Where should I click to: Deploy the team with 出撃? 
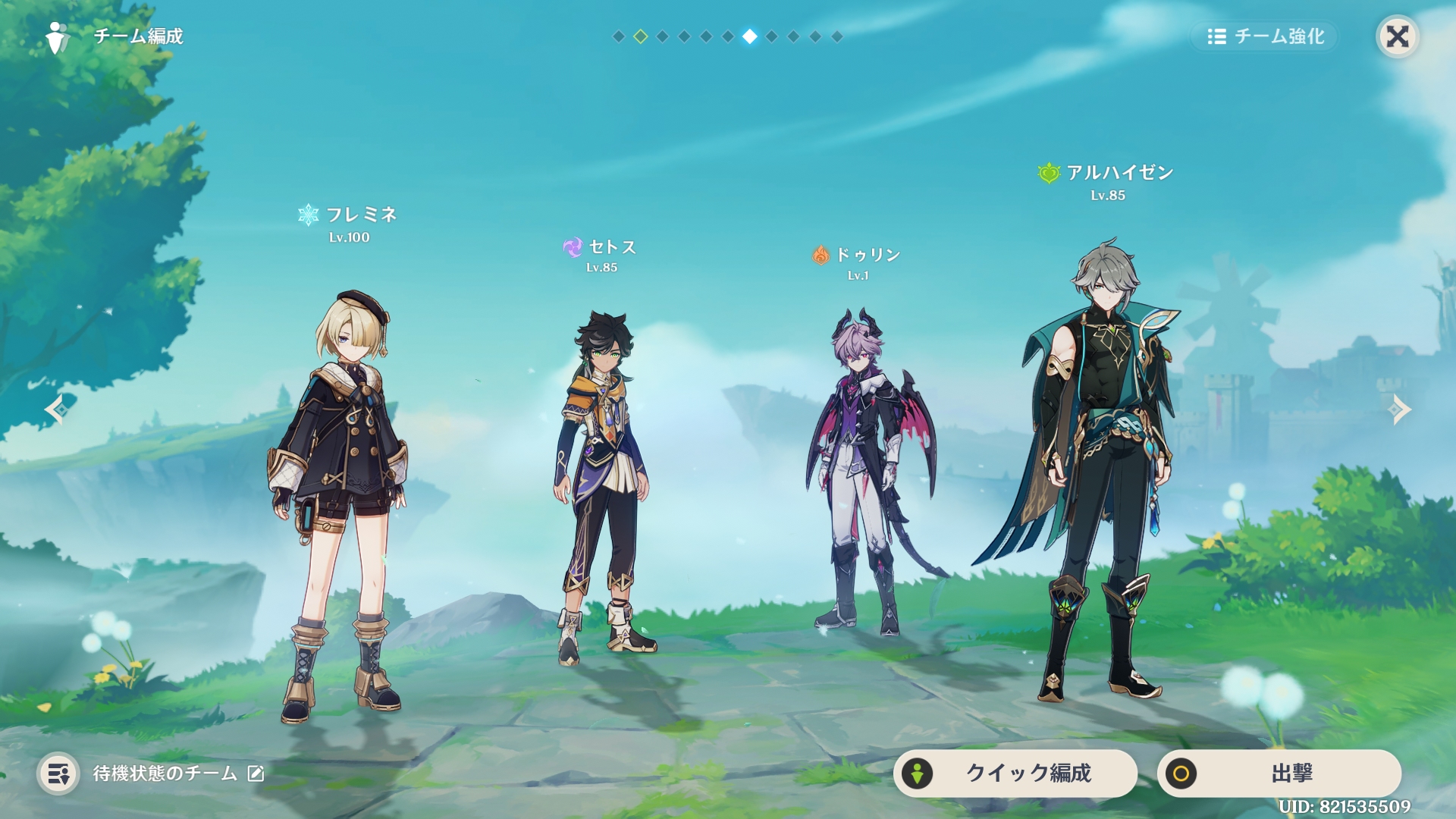pyautogui.click(x=1279, y=773)
